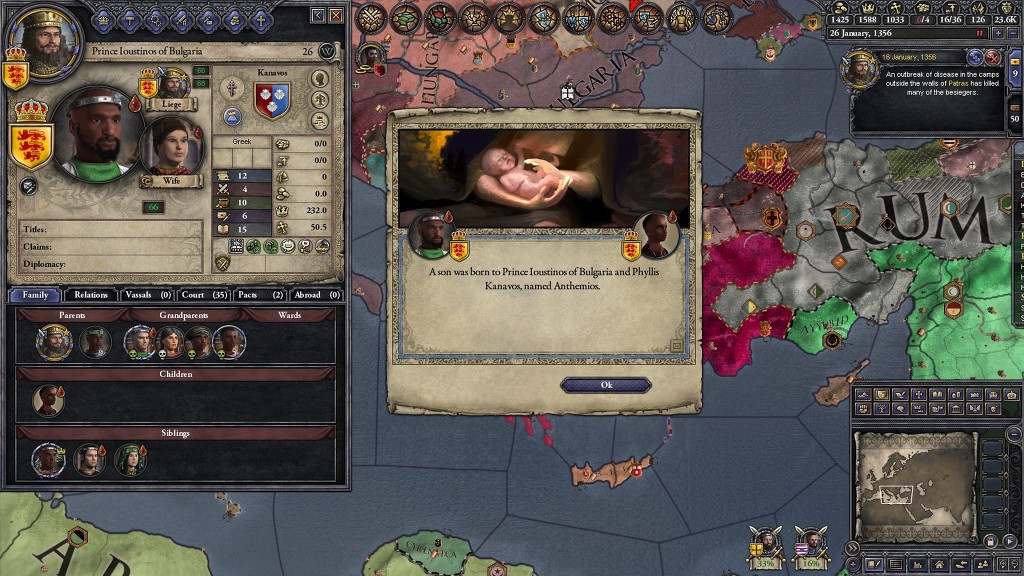Select the Liege portrait

click(x=173, y=85)
